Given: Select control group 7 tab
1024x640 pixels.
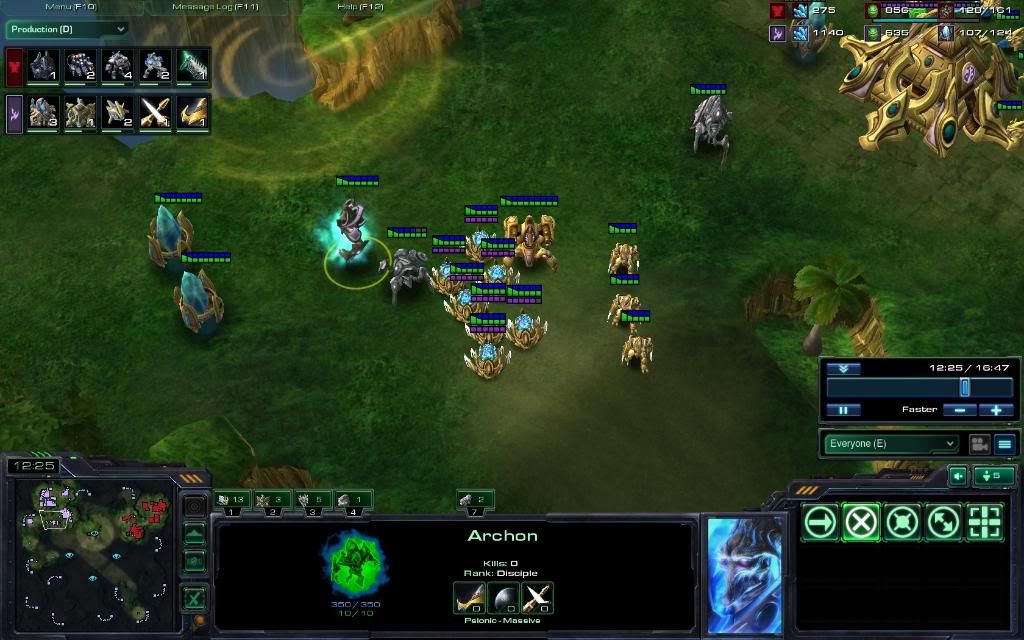Looking at the screenshot, I should coord(475,500).
